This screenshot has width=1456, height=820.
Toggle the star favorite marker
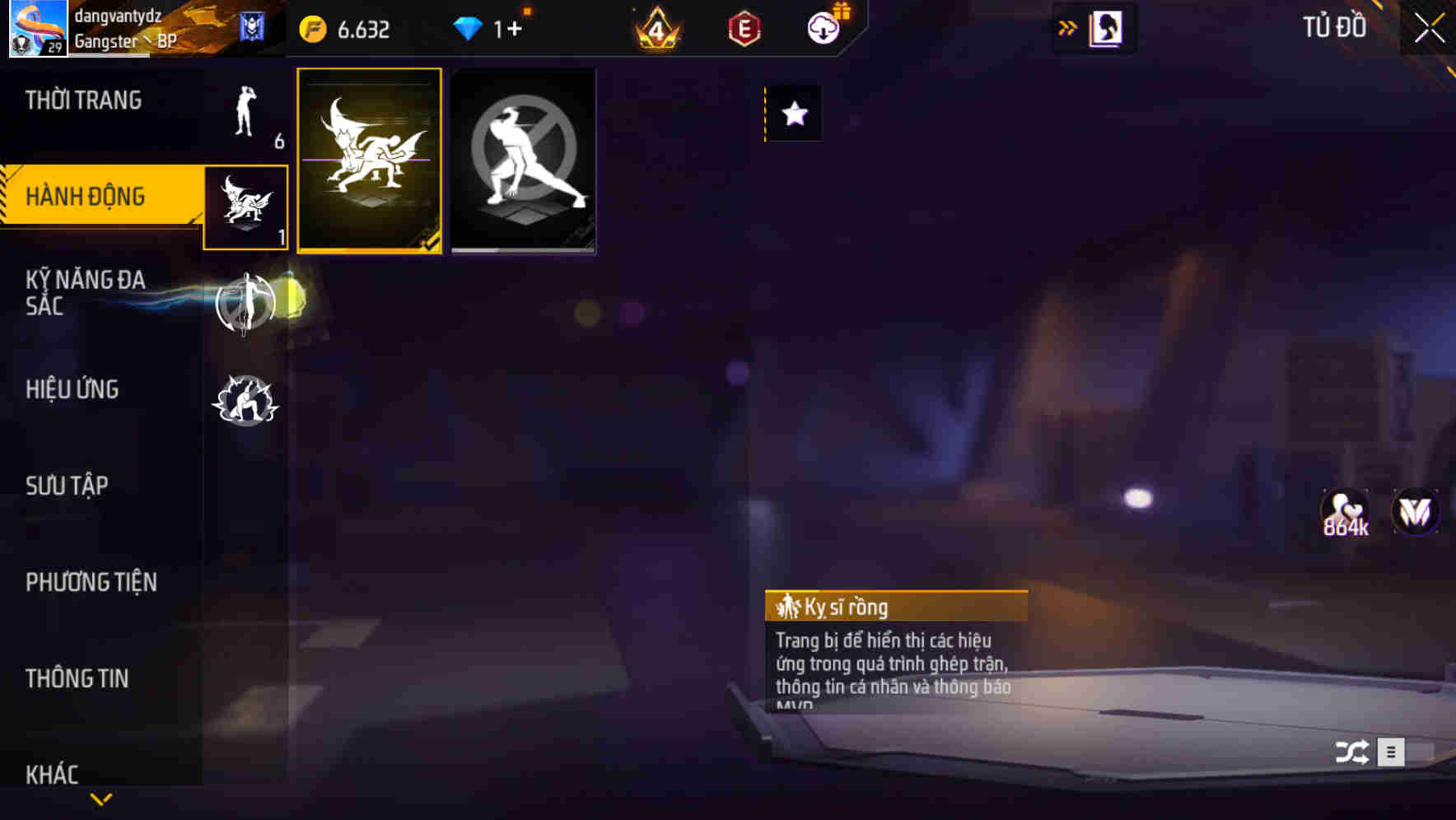coord(793,115)
